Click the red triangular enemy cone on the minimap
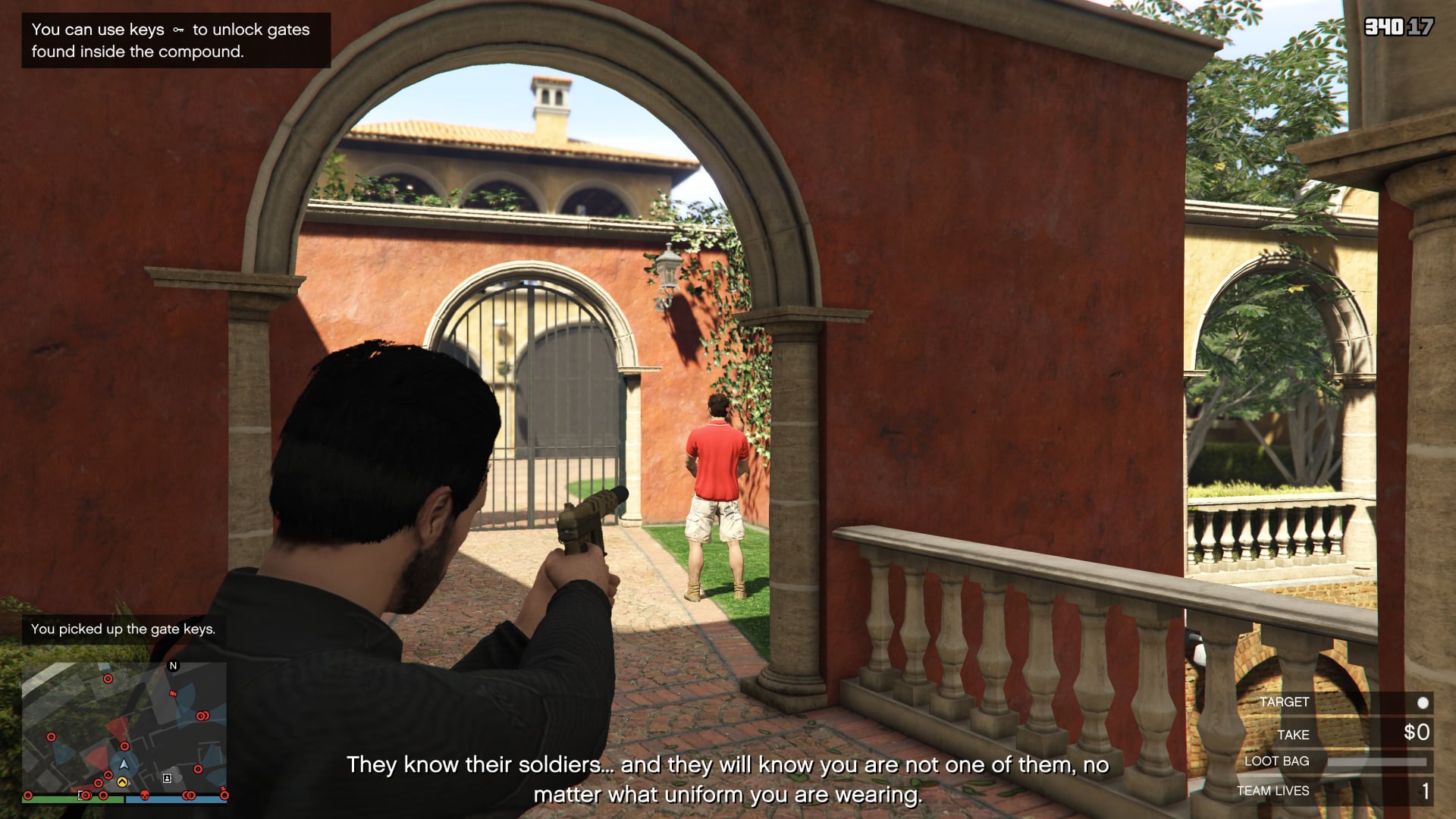Image resolution: width=1456 pixels, height=819 pixels. (118, 725)
